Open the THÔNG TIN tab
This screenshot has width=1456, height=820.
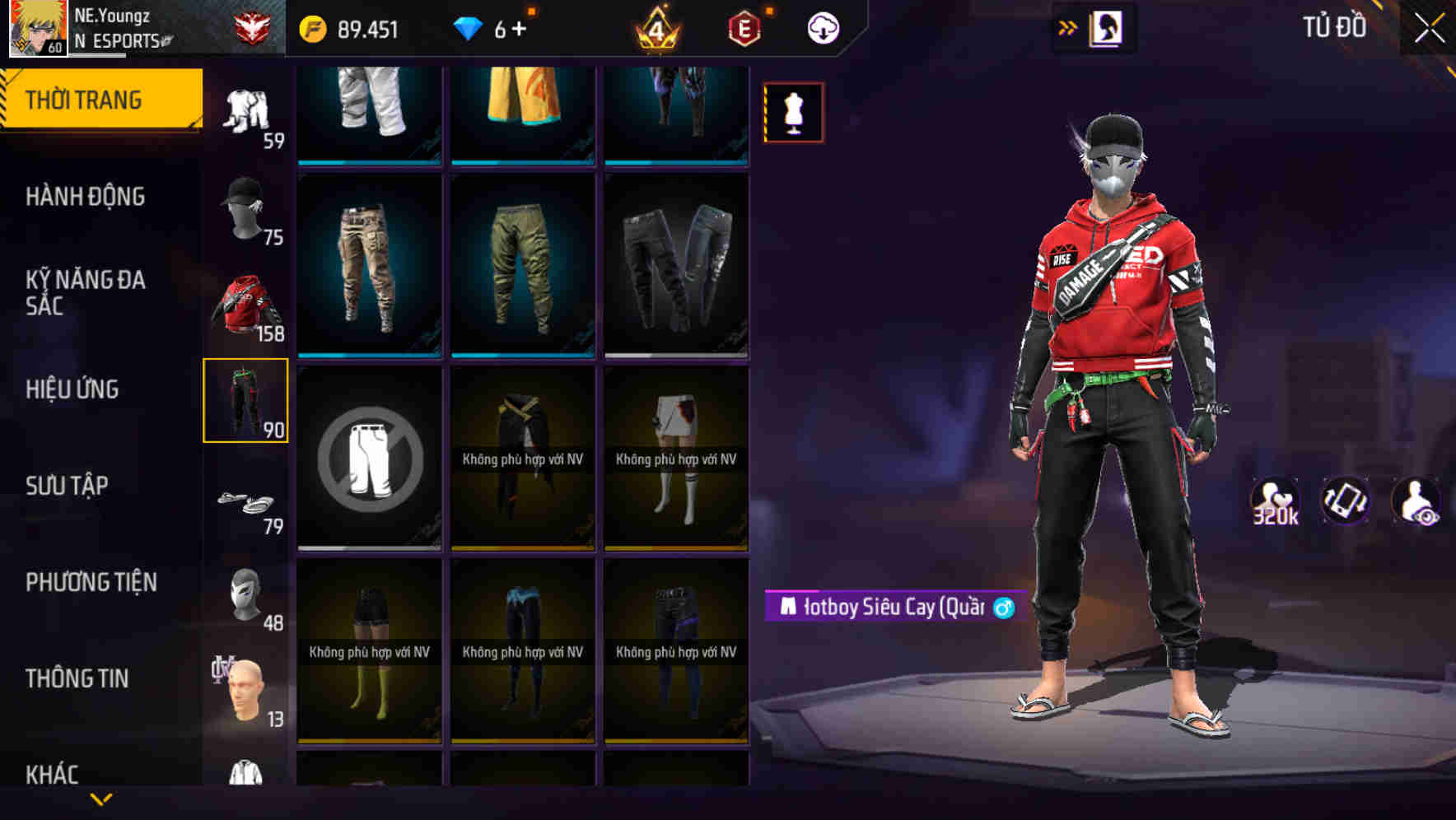[x=78, y=678]
